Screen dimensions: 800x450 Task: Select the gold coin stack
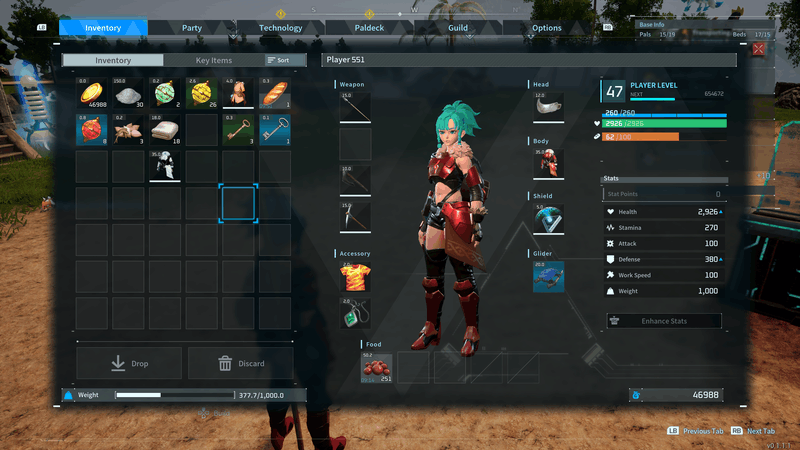(x=92, y=94)
